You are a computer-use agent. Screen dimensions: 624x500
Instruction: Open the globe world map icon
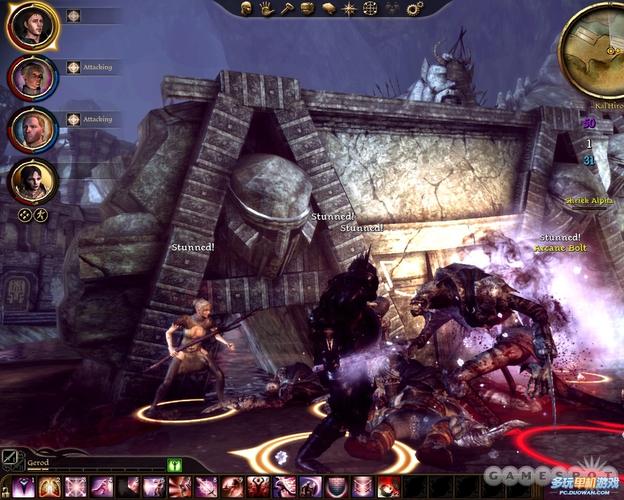pyautogui.click(x=371, y=8)
